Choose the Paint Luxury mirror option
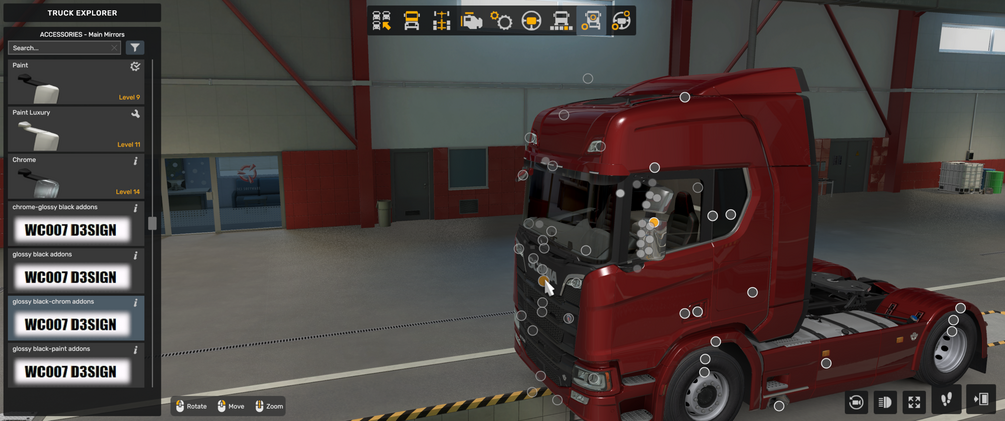Screen dimensions: 1005x421 (75, 129)
